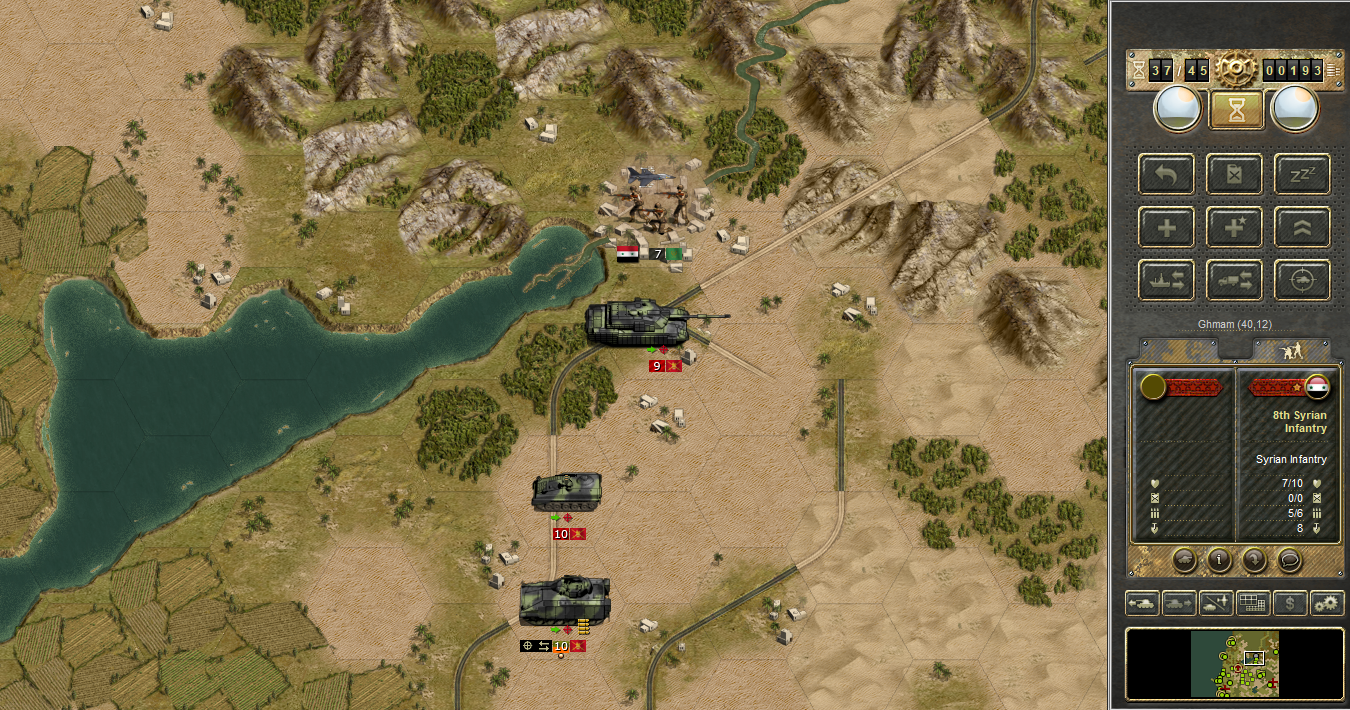
Task: Click the round tank icon button
Action: coord(1183,560)
